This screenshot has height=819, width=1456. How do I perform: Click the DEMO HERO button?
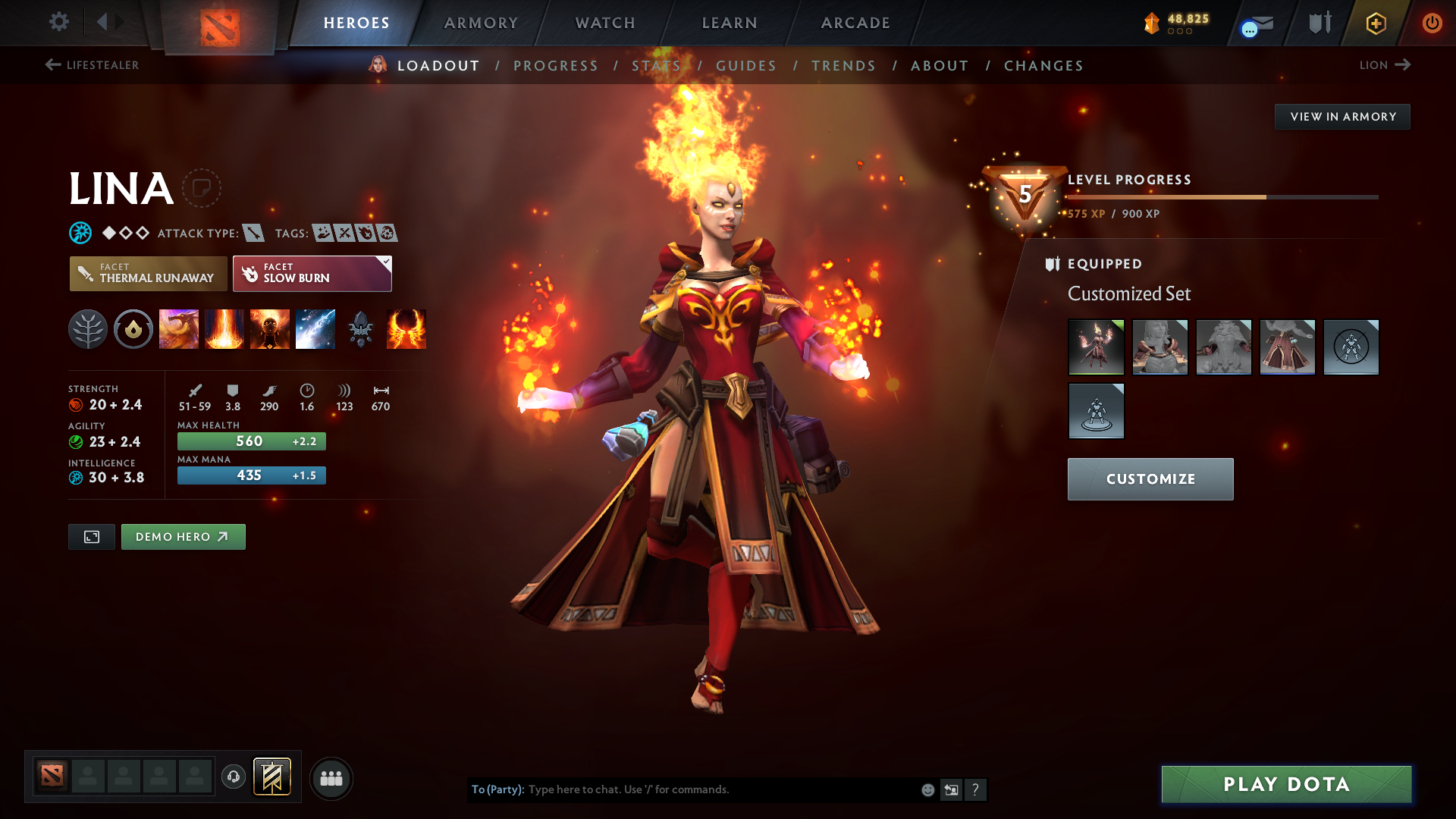[x=183, y=536]
